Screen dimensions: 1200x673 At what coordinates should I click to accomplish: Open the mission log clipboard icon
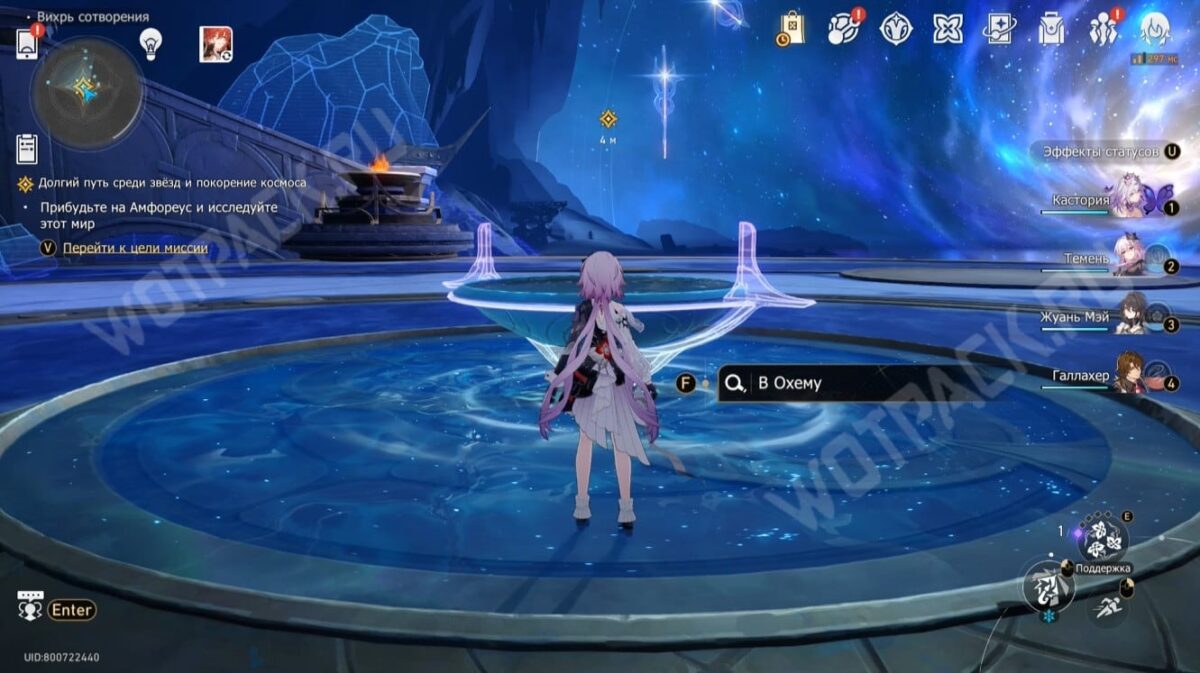coord(27,148)
